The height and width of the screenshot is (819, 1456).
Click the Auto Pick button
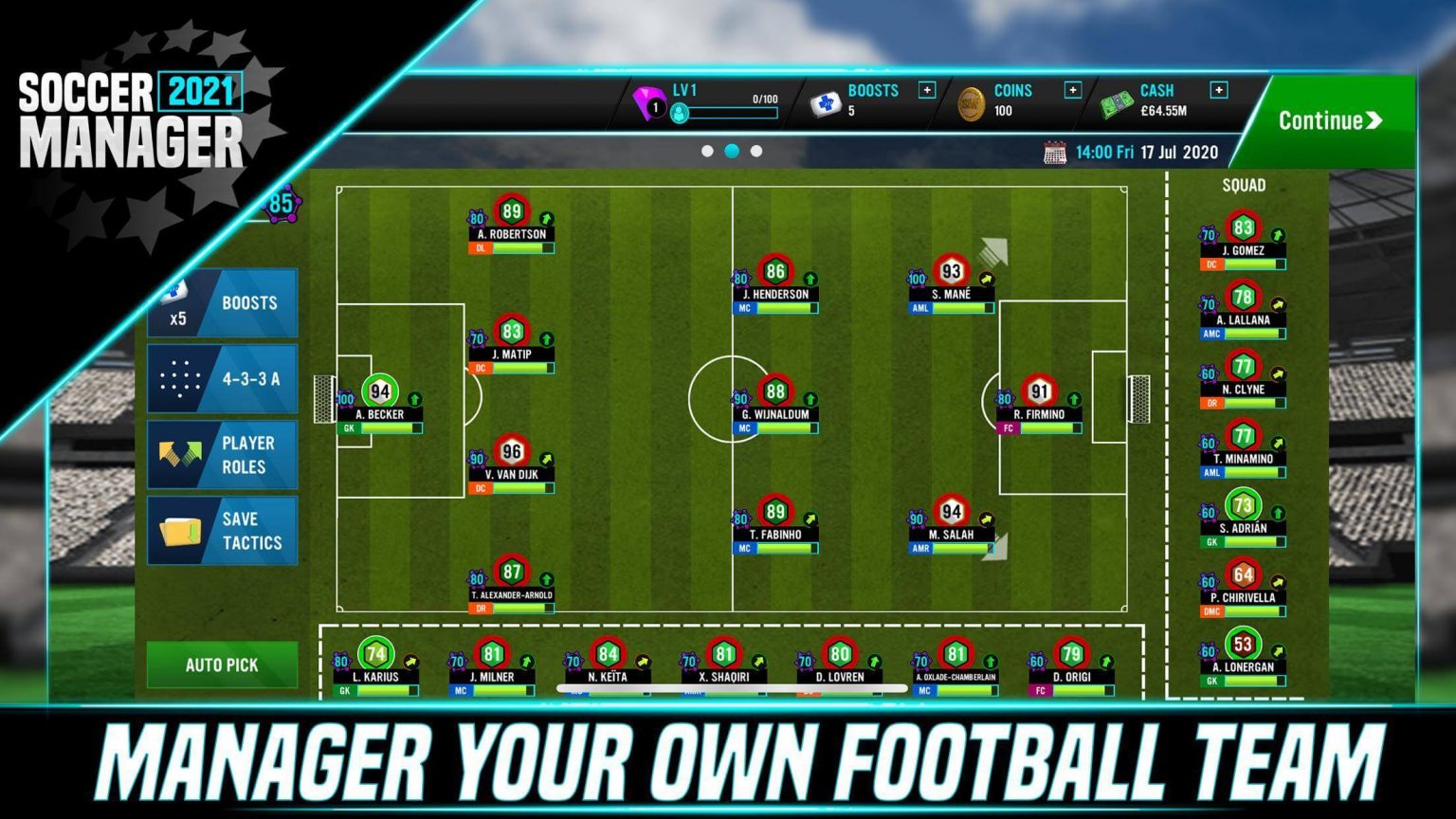[x=221, y=664]
